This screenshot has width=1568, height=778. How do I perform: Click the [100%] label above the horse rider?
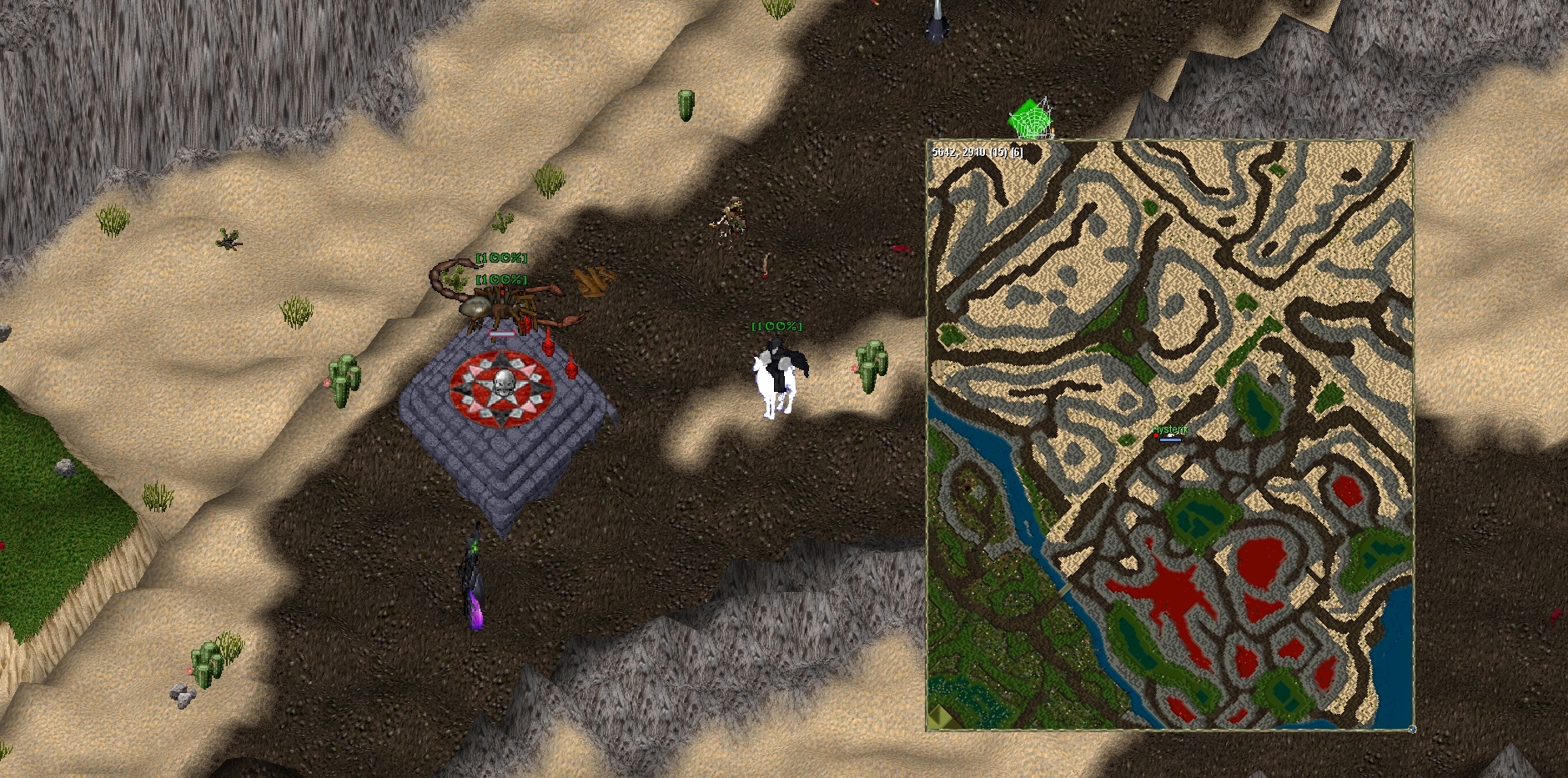(x=777, y=327)
